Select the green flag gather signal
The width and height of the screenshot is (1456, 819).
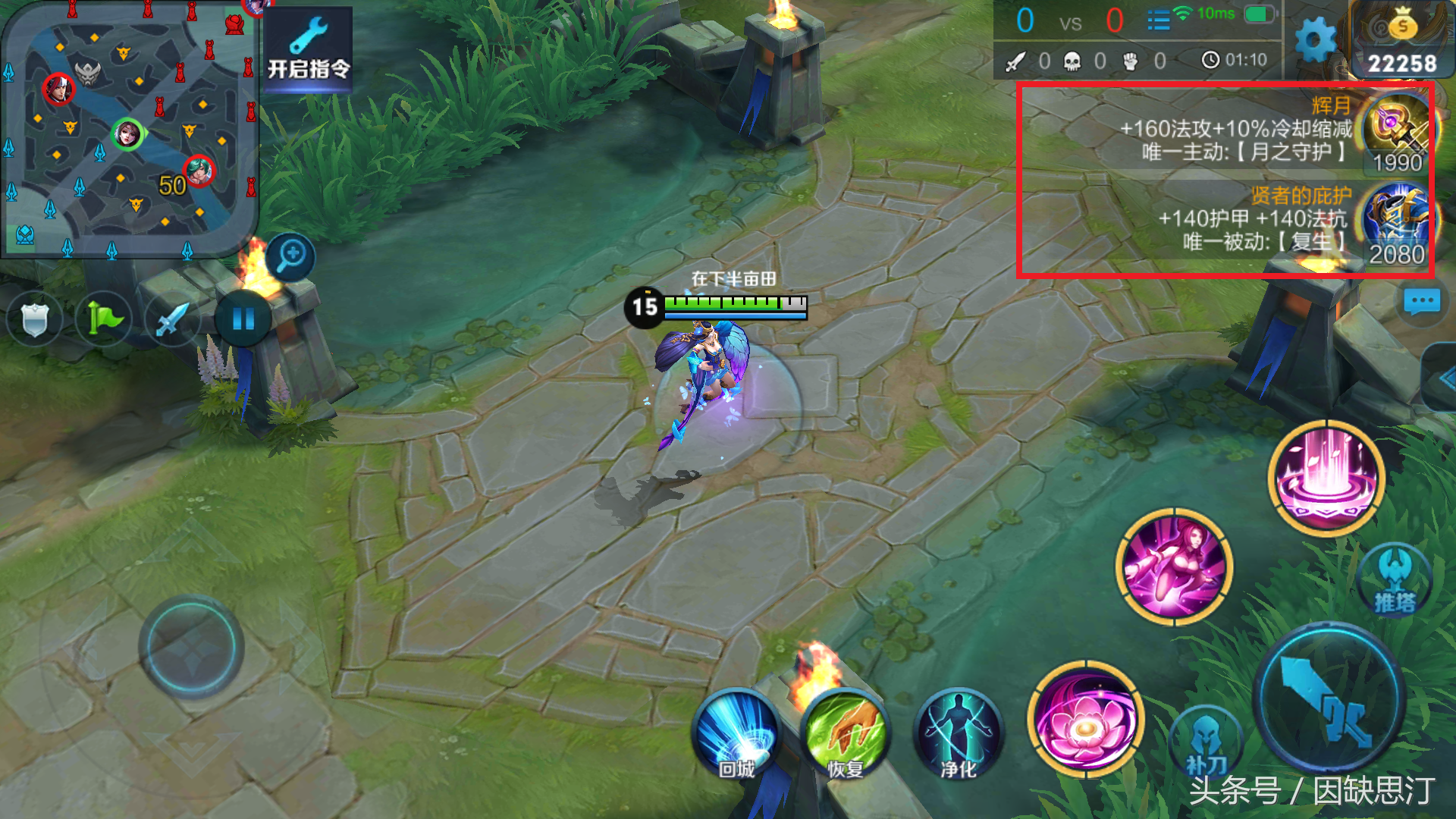point(104,319)
